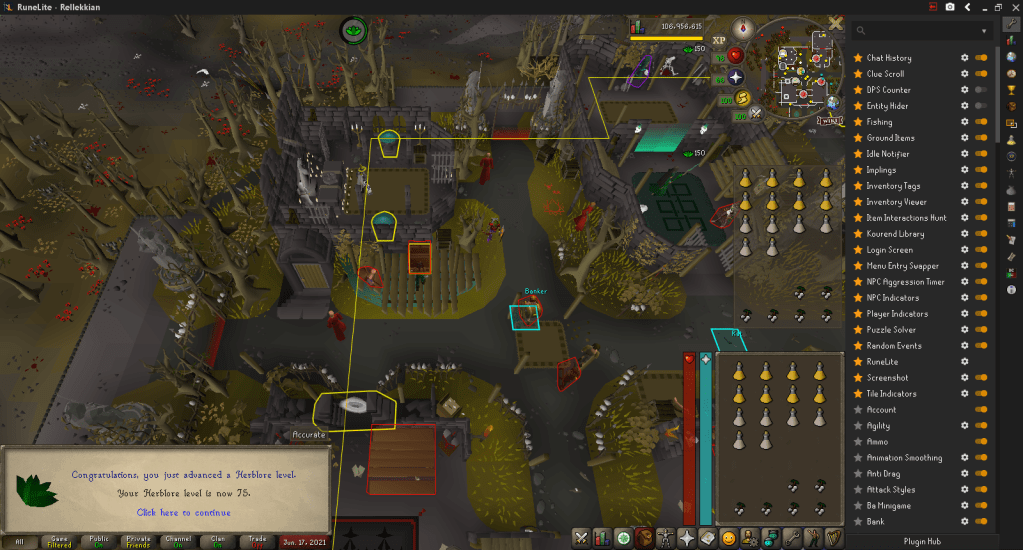Select the Game chat filter tab
This screenshot has height=550, width=1023.
click(59, 541)
